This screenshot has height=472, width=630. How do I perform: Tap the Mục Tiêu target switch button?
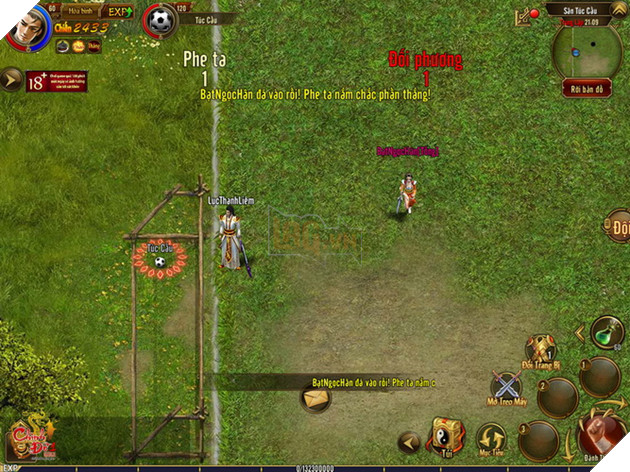491,439
